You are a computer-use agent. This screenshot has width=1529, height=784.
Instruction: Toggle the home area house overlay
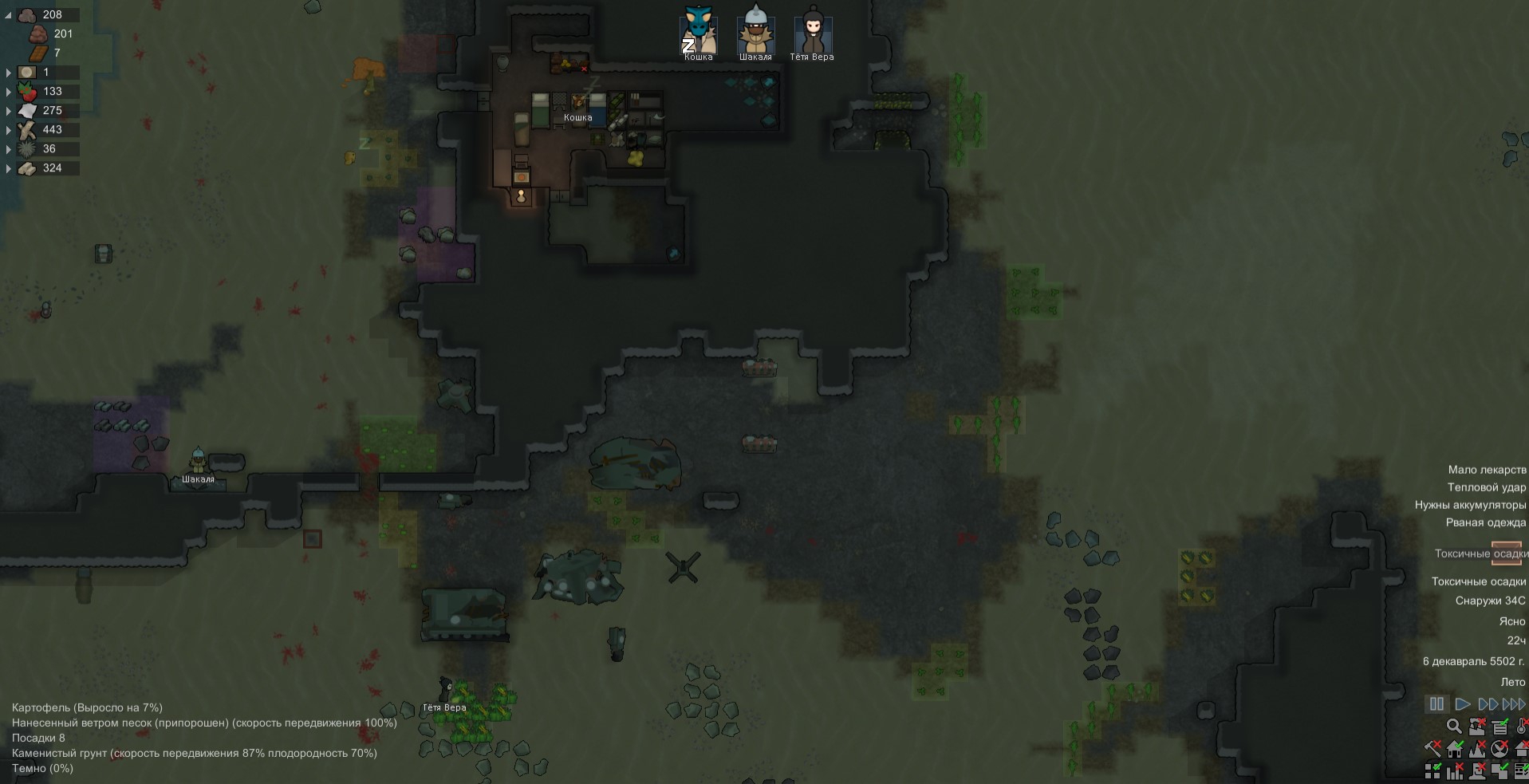coord(1455,749)
